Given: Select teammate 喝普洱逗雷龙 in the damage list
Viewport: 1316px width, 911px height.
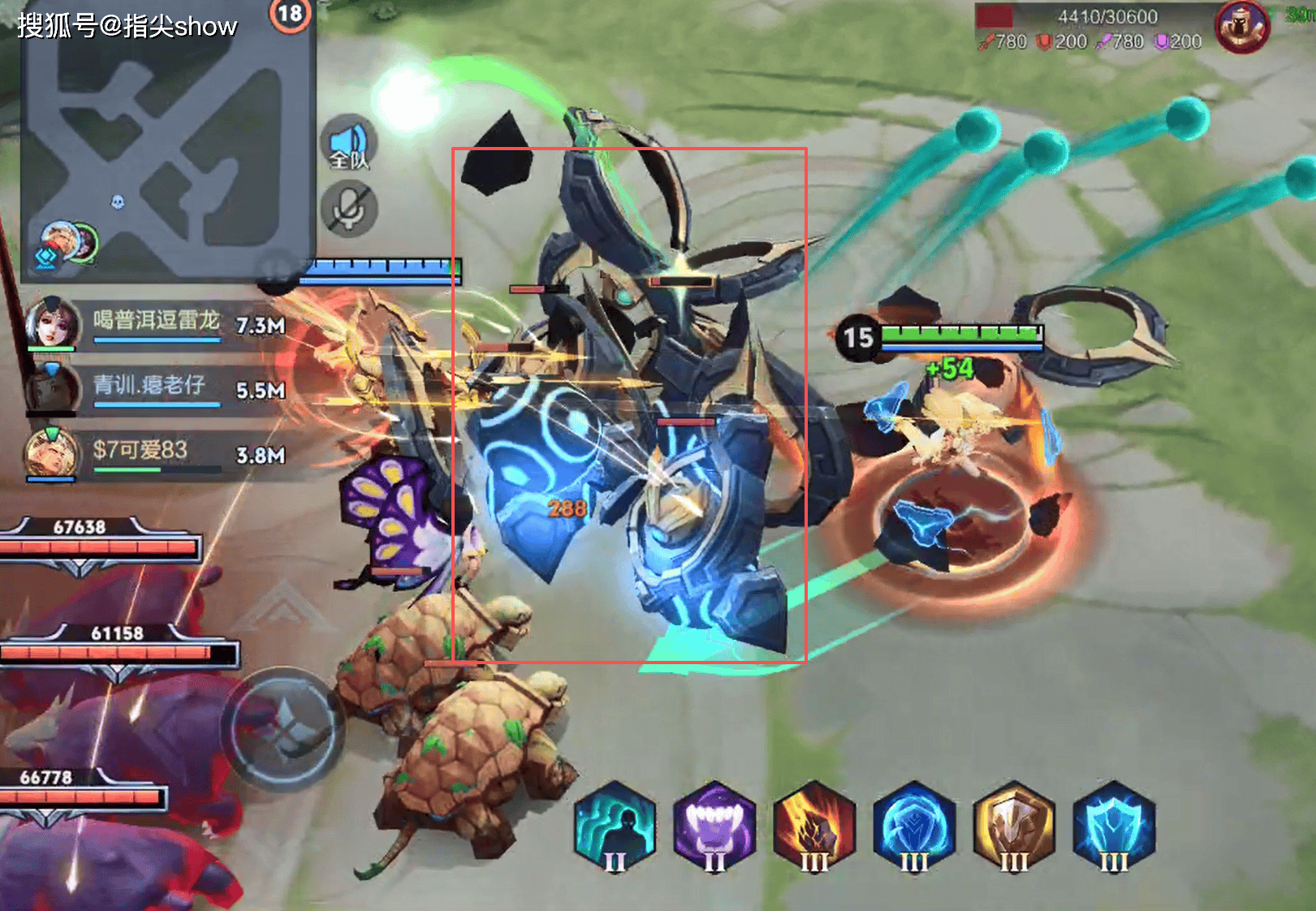Looking at the screenshot, I should [x=156, y=322].
